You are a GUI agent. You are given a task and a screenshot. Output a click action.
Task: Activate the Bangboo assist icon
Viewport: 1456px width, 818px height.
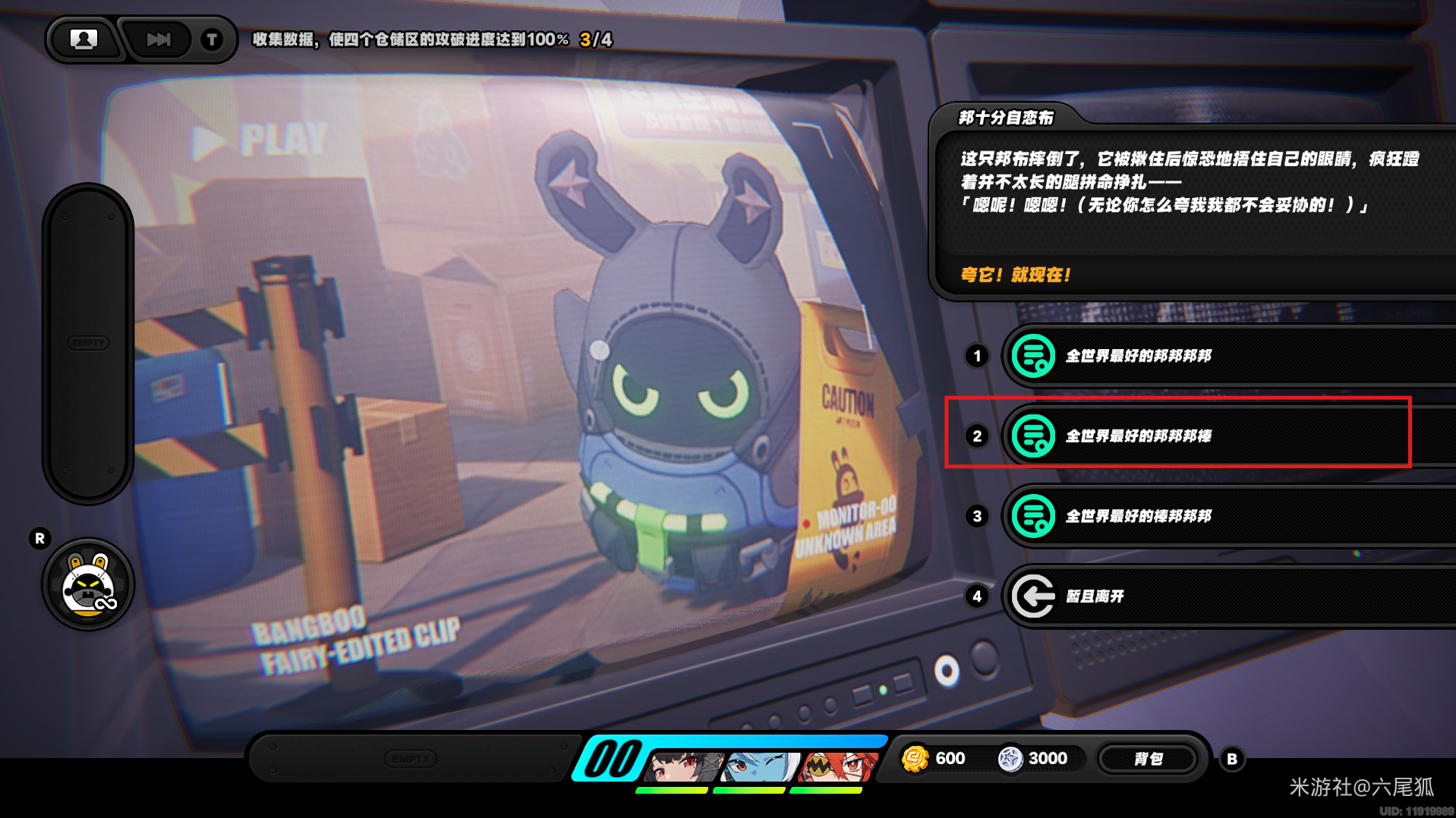point(88,585)
